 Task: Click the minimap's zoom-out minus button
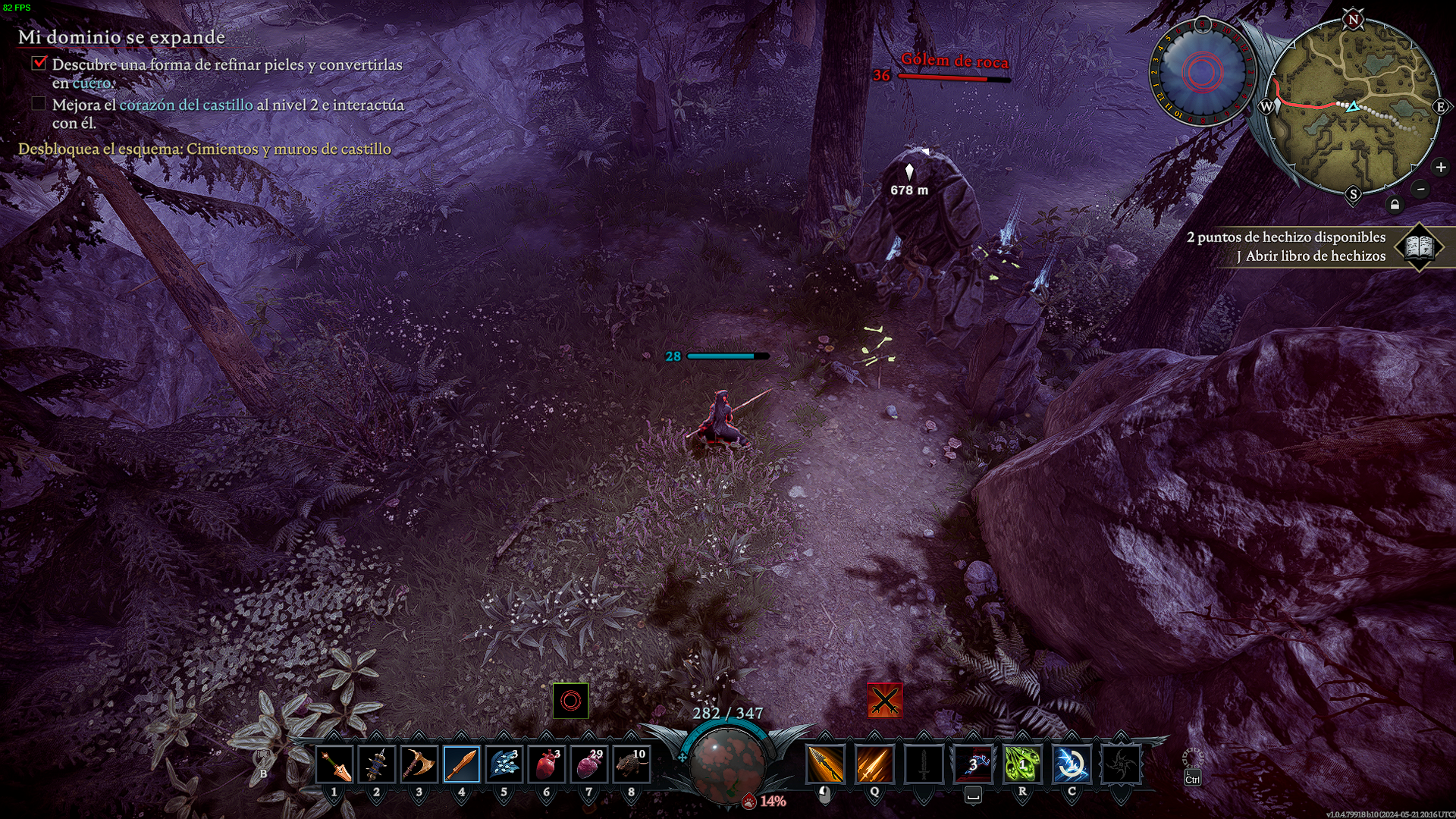pos(1421,189)
